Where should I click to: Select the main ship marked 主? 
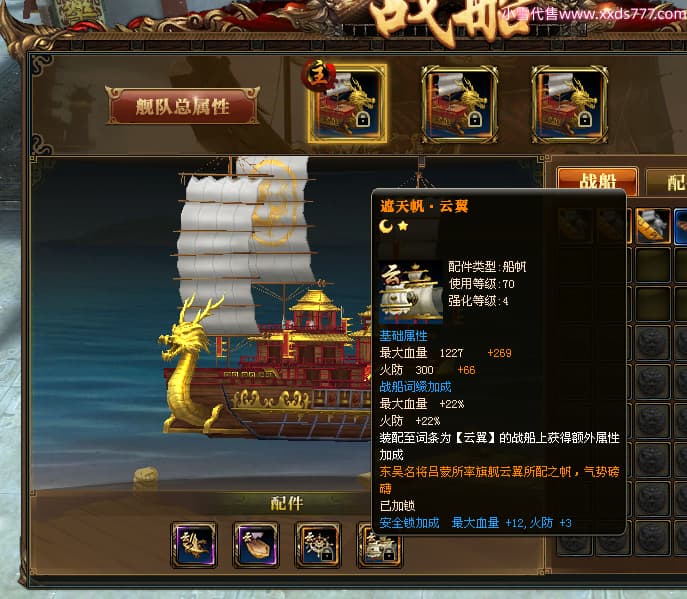347,104
